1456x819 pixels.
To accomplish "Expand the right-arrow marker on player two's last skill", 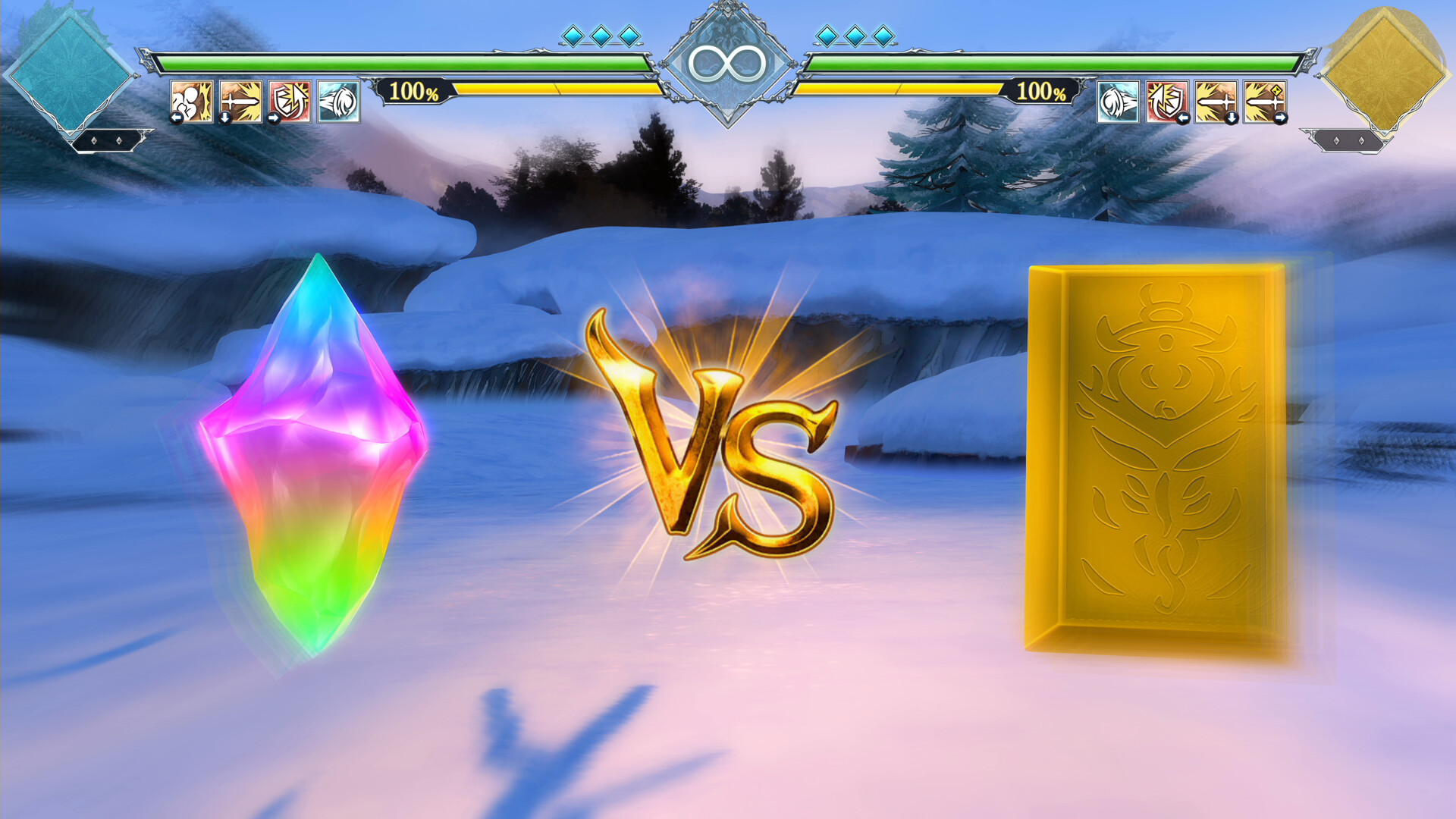I will click(1281, 118).
